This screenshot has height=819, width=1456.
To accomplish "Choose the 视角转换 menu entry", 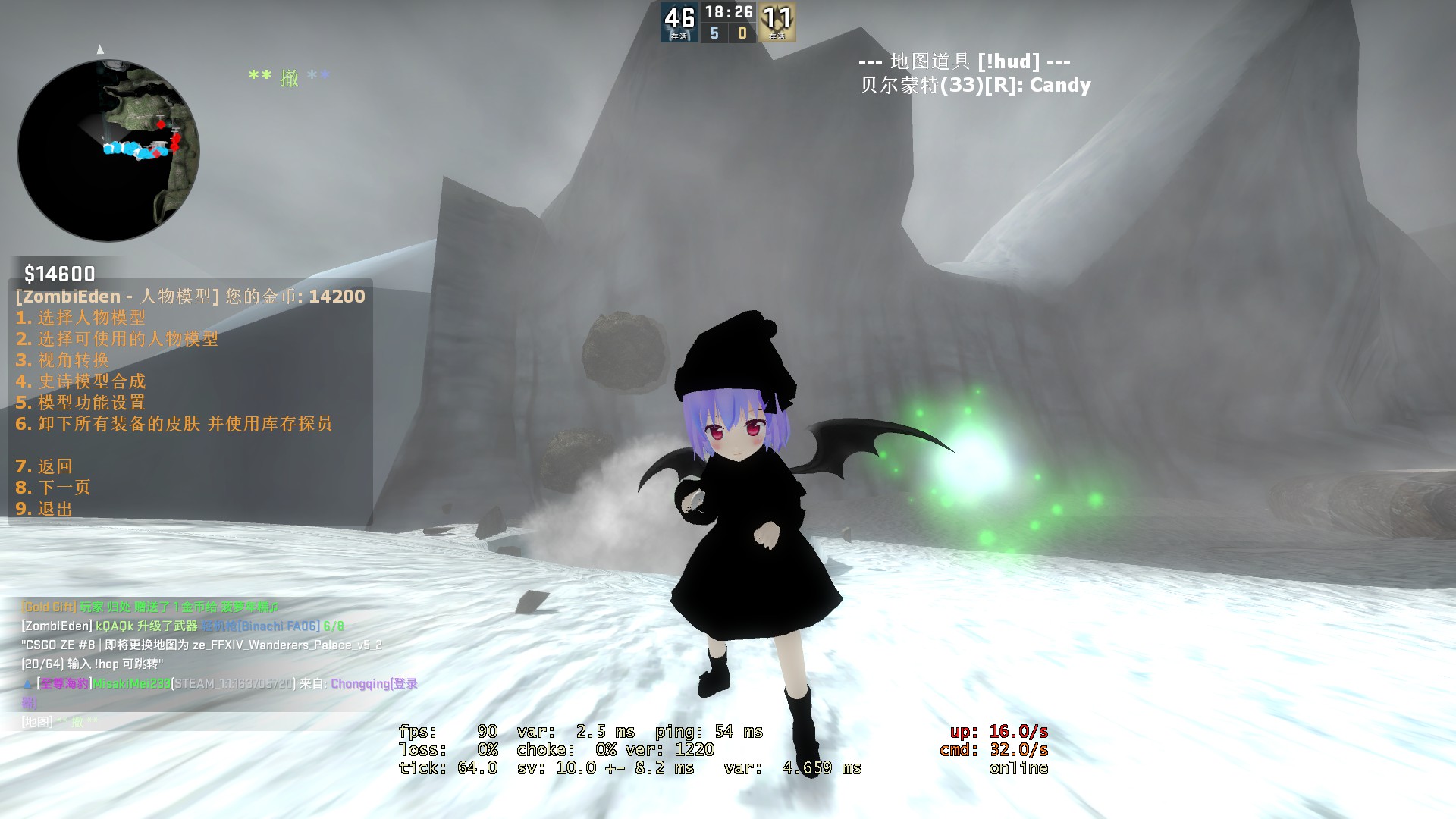I will coord(63,360).
